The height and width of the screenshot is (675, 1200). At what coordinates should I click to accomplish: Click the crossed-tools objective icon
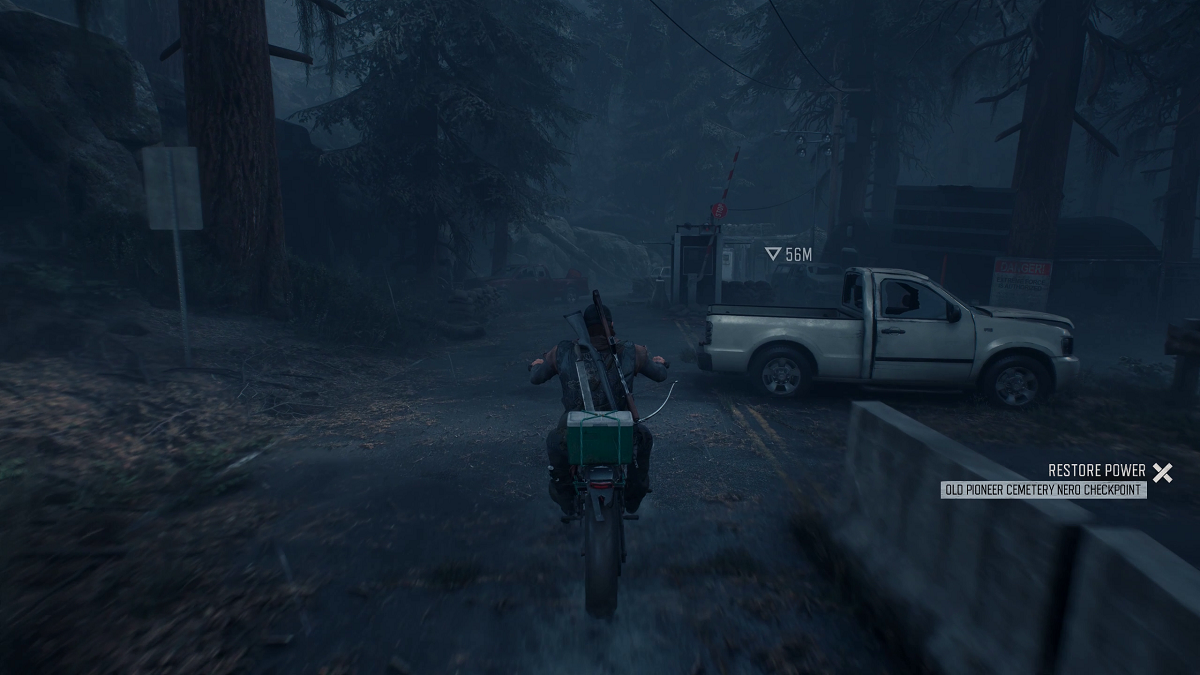[1161, 472]
